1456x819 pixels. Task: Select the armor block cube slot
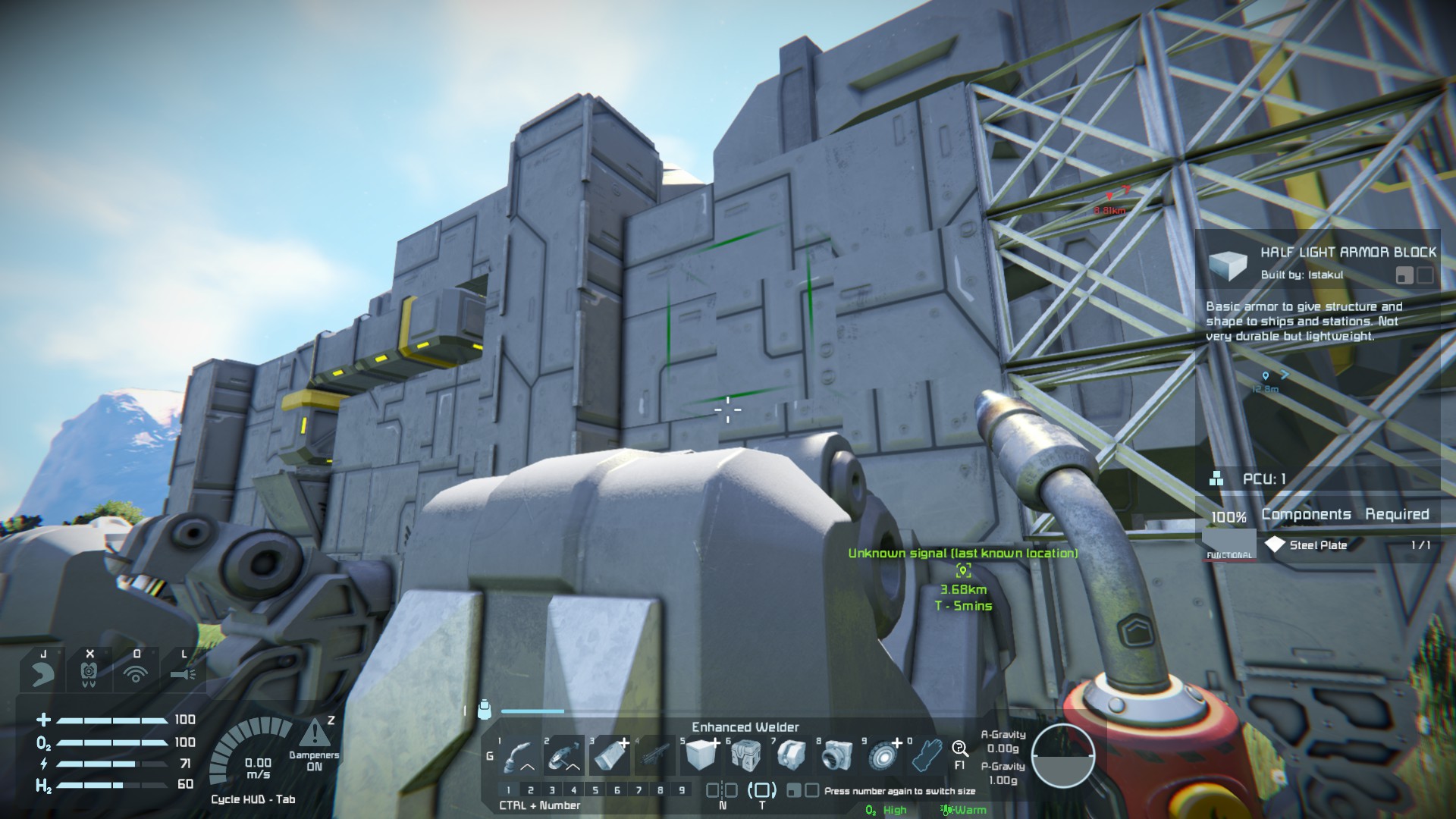click(700, 755)
